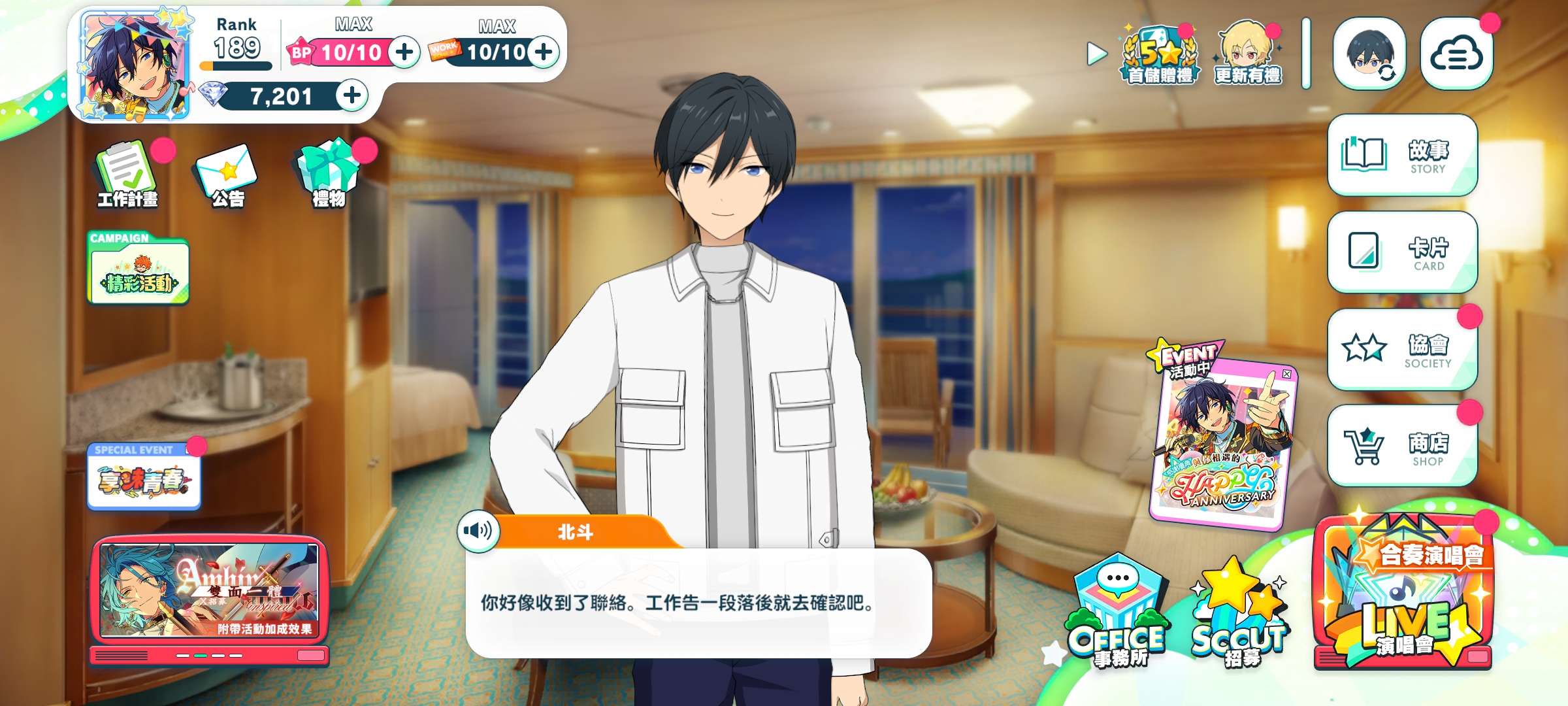Open the player profile avatar
This screenshot has width=1568, height=706.
coord(135,67)
